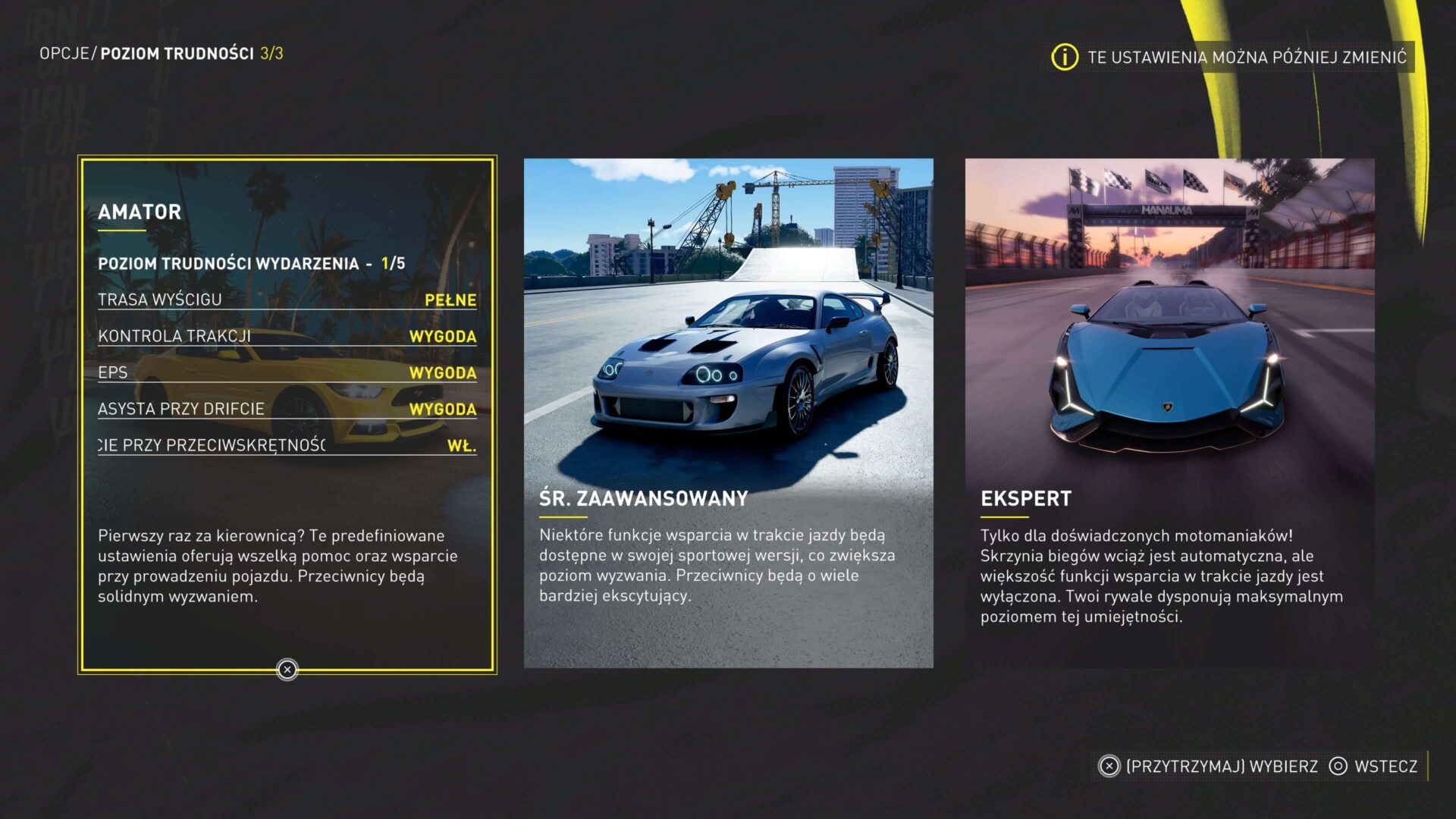Choose the EPS setting row
The image size is (1456, 819).
(x=287, y=372)
